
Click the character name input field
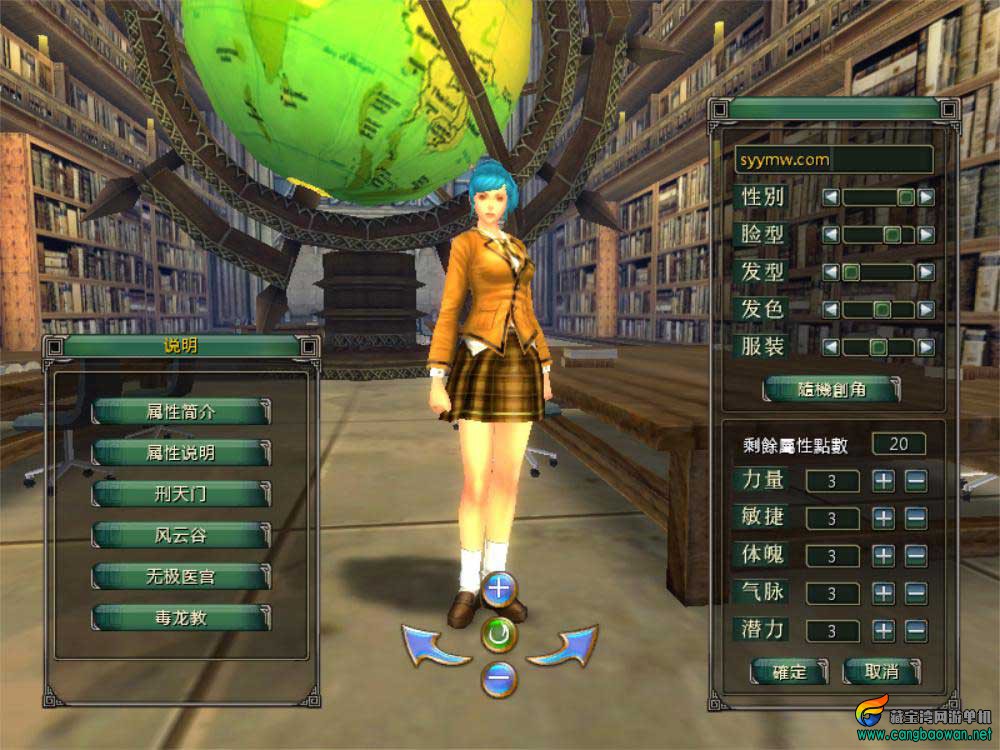click(x=833, y=159)
